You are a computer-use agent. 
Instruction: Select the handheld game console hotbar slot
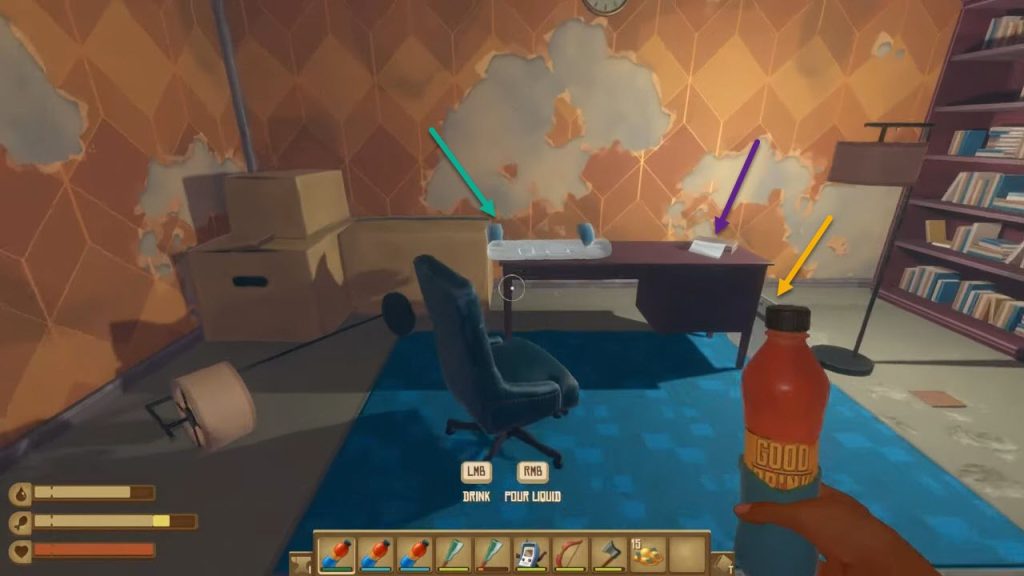point(530,554)
